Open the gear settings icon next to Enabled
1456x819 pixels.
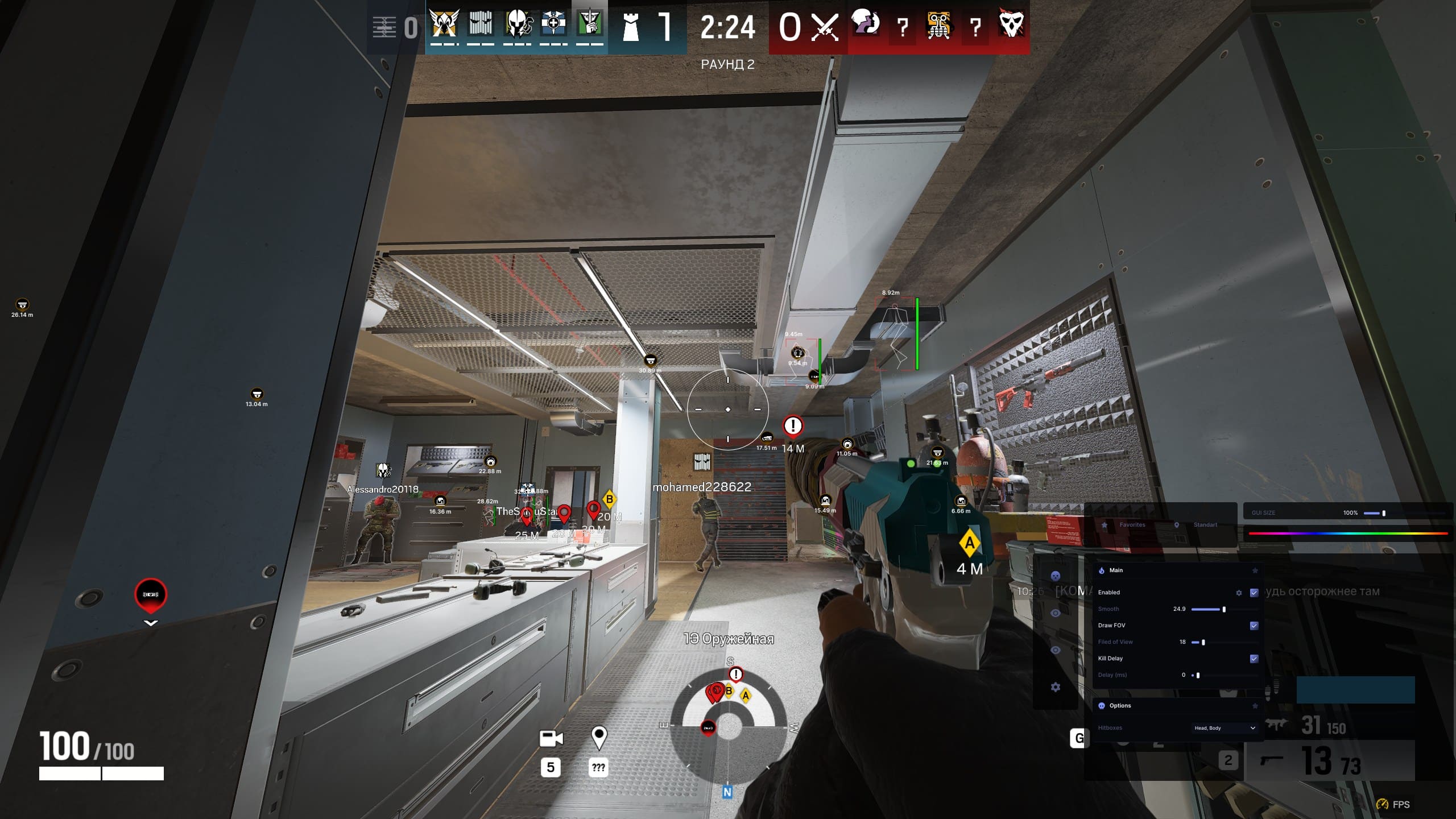(1239, 593)
